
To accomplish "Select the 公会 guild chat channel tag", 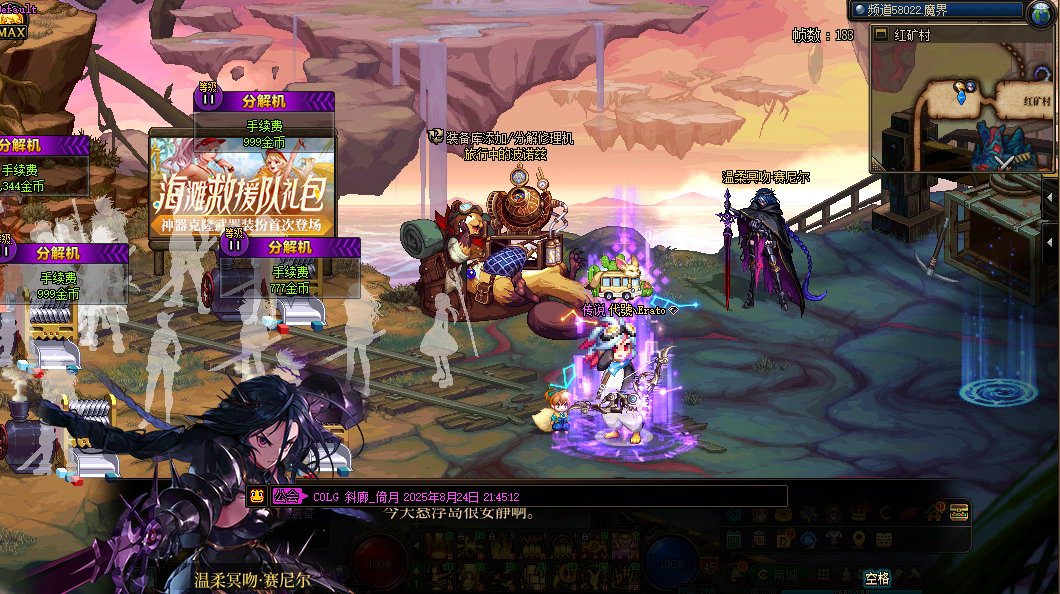I will click(287, 495).
